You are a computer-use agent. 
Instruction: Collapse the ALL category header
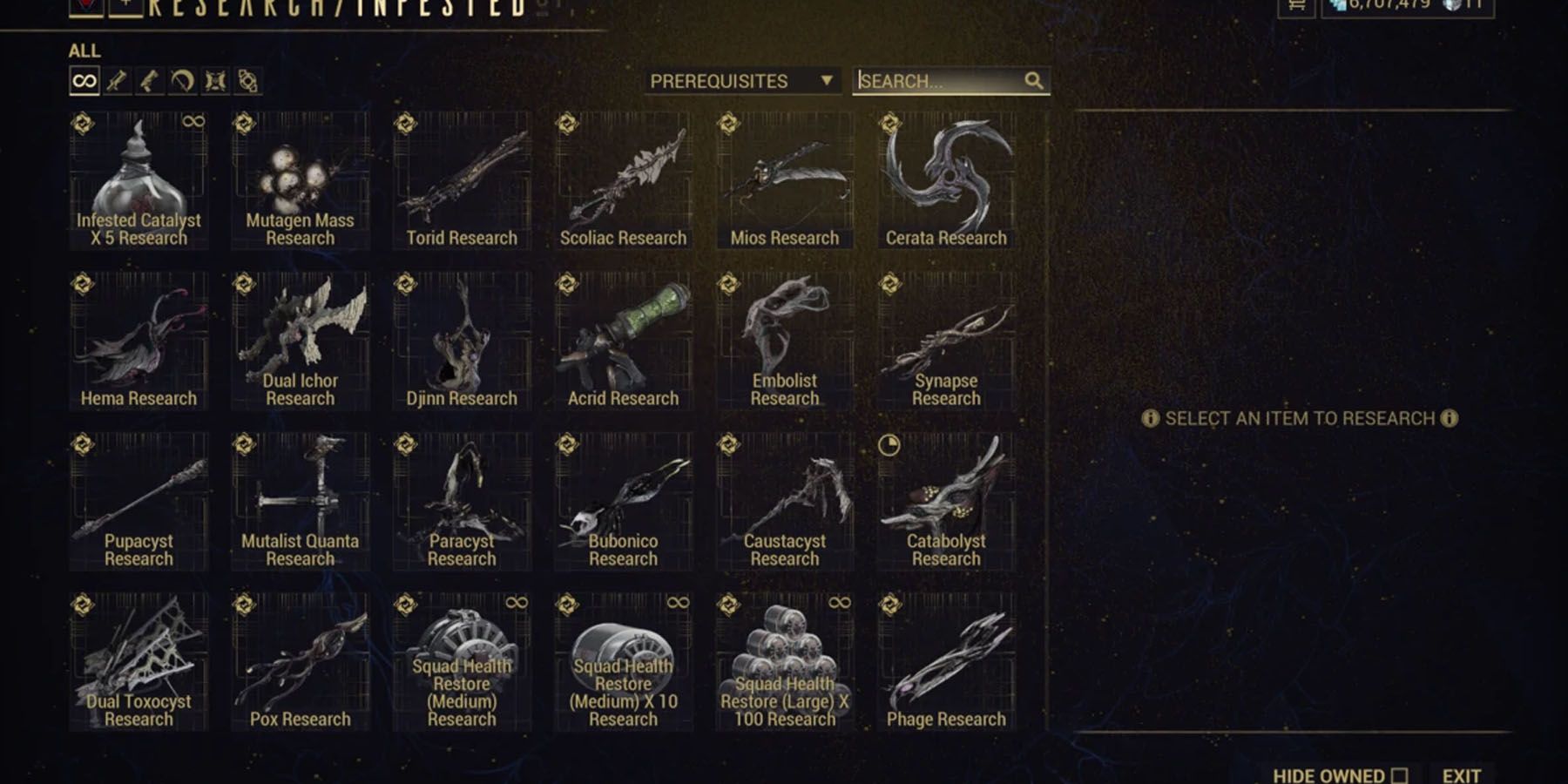point(85,51)
